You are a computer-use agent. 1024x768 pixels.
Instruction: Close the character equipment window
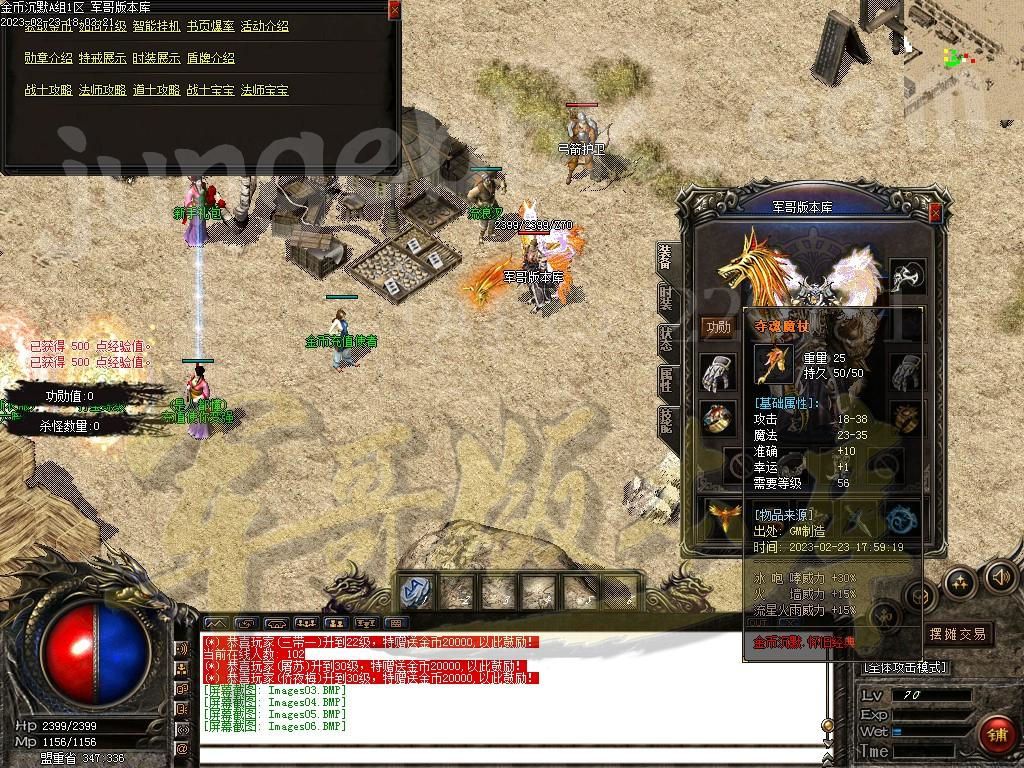pos(935,213)
